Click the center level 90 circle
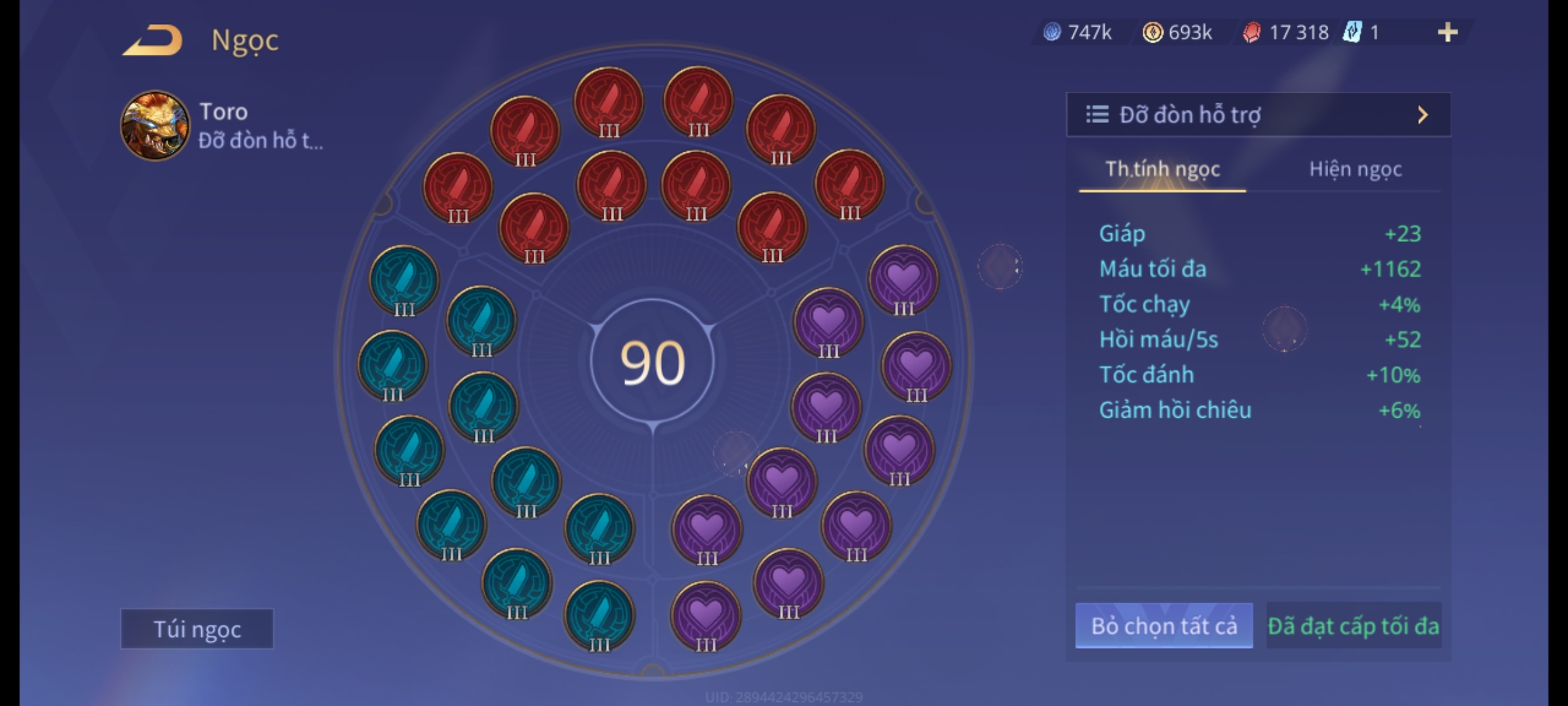This screenshot has width=1568, height=706. point(652,363)
